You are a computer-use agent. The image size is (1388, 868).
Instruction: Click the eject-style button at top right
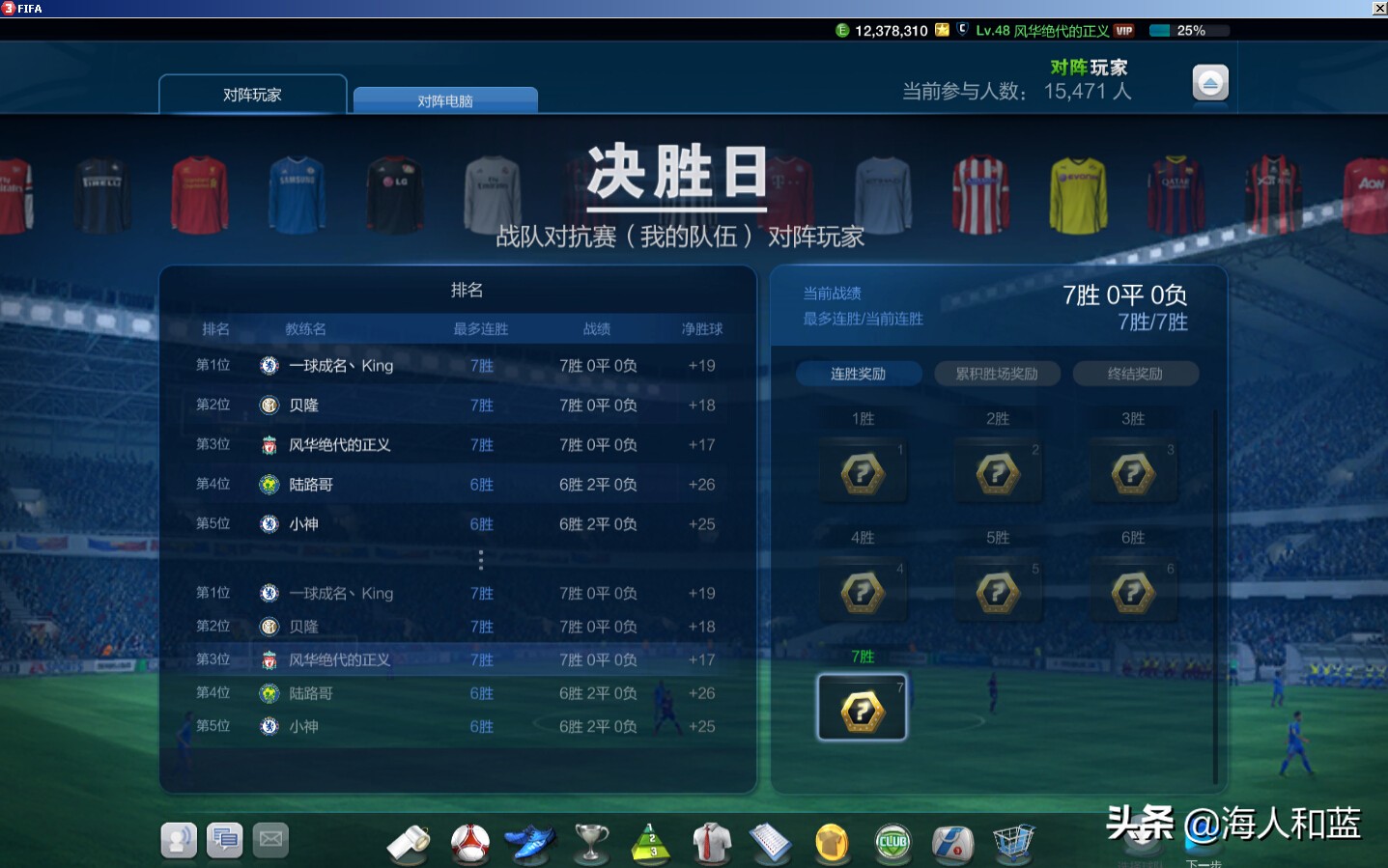[1209, 81]
